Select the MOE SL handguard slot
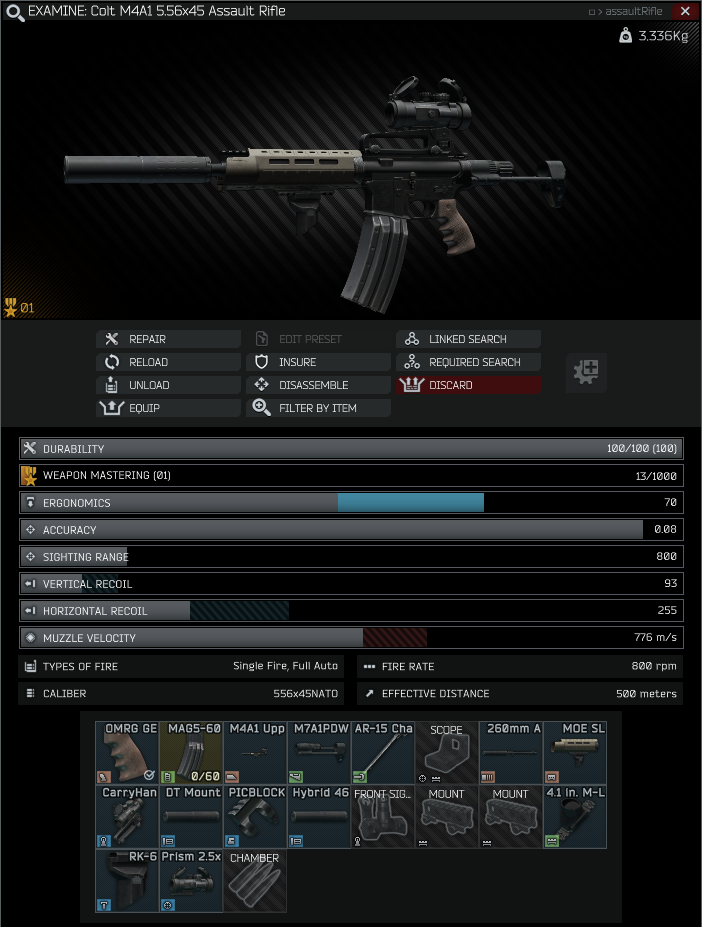The width and height of the screenshot is (702, 927). pos(575,752)
